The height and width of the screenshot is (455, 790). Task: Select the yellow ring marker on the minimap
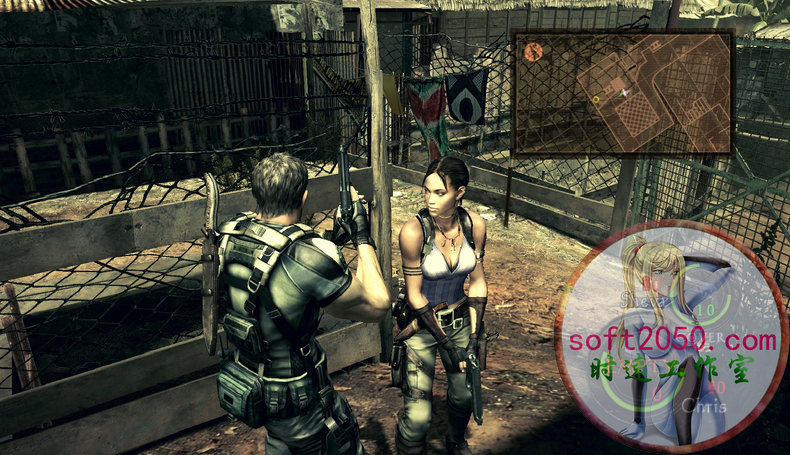(596, 99)
